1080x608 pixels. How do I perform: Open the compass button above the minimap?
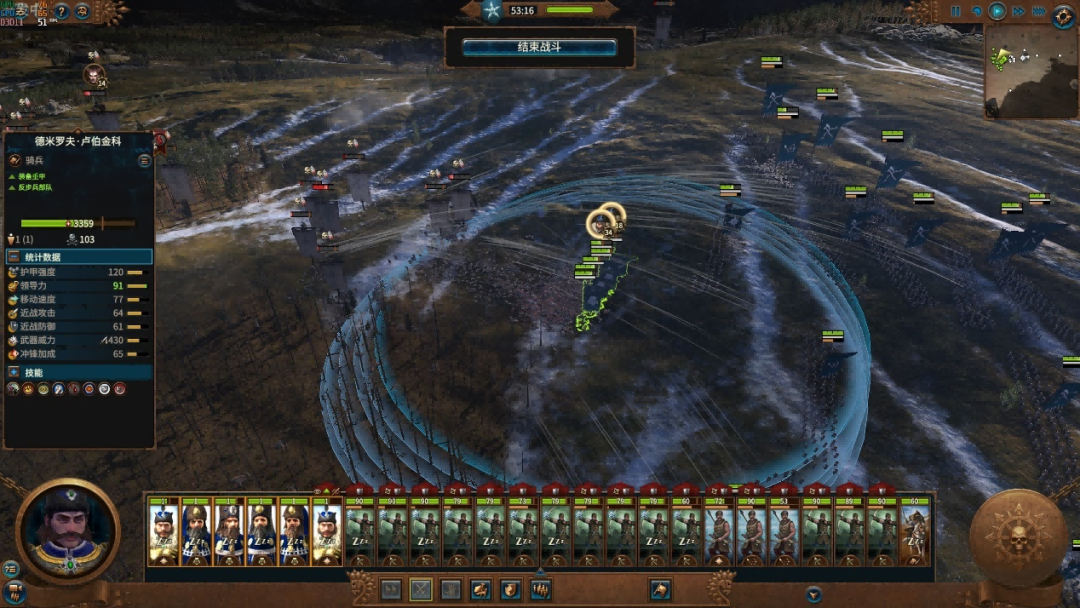[1064, 15]
